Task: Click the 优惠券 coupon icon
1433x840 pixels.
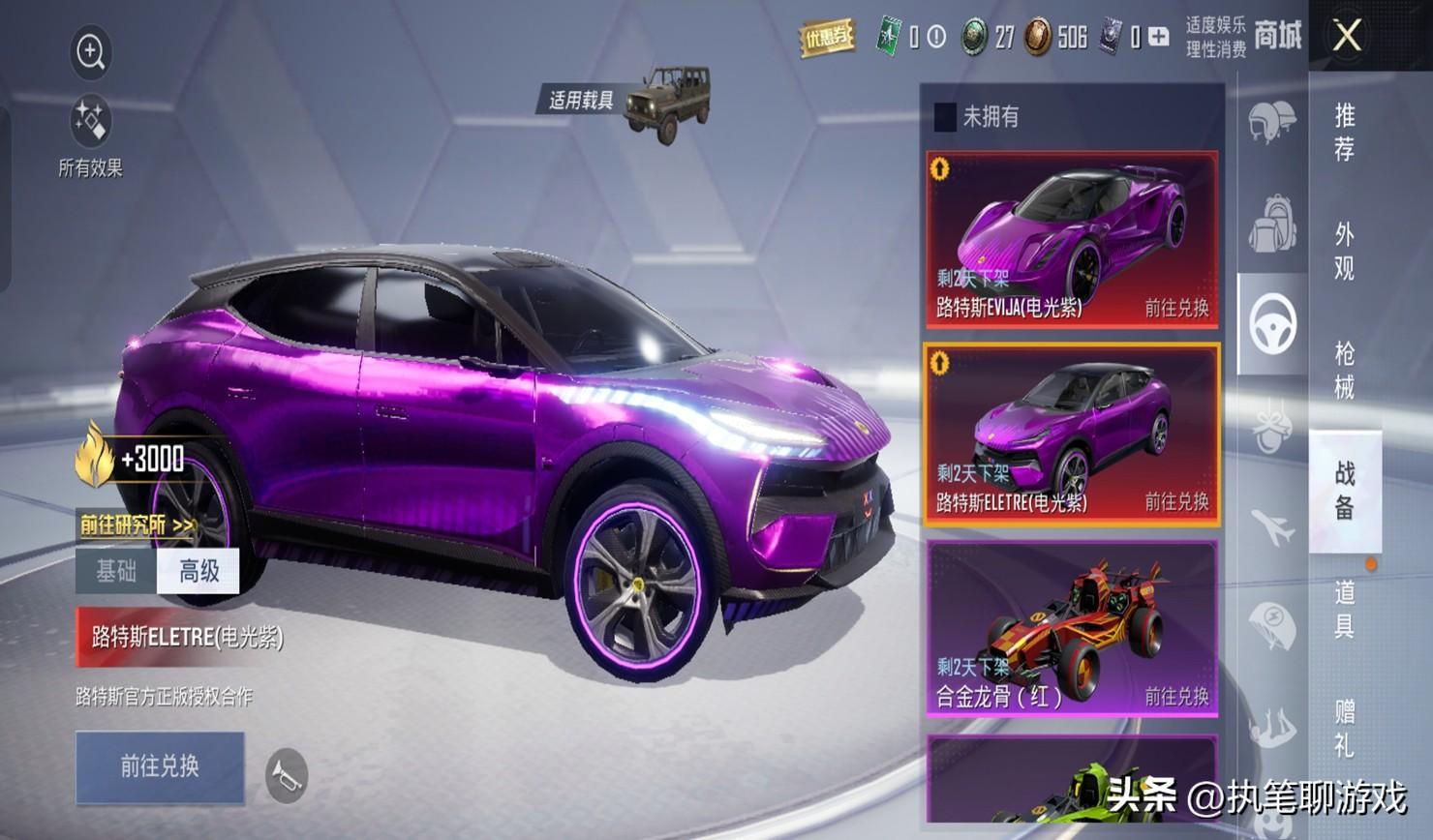Action: coord(826,38)
